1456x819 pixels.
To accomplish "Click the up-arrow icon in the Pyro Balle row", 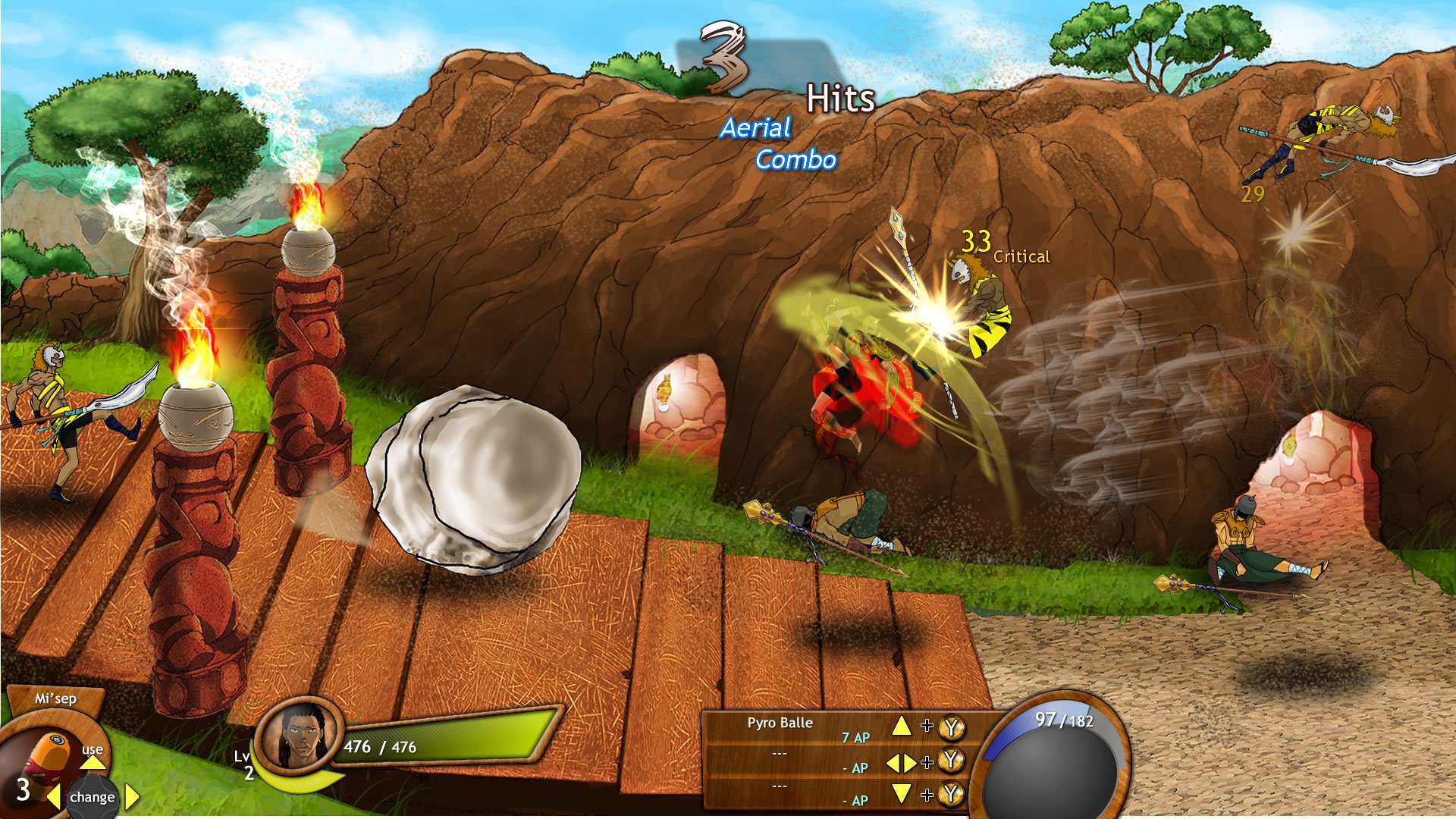I will point(902,726).
